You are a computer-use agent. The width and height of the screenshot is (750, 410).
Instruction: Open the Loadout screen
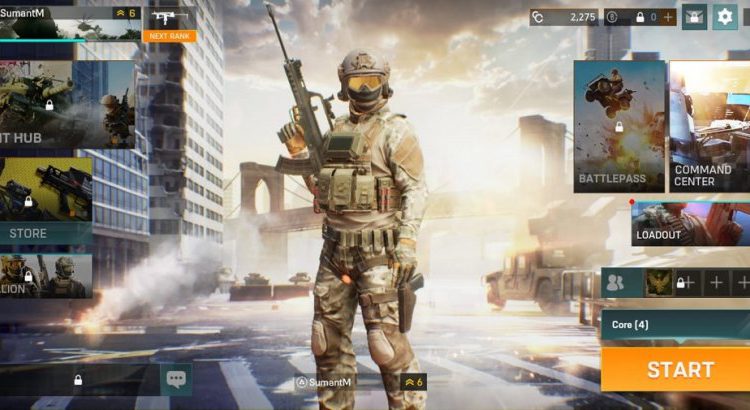coord(690,224)
